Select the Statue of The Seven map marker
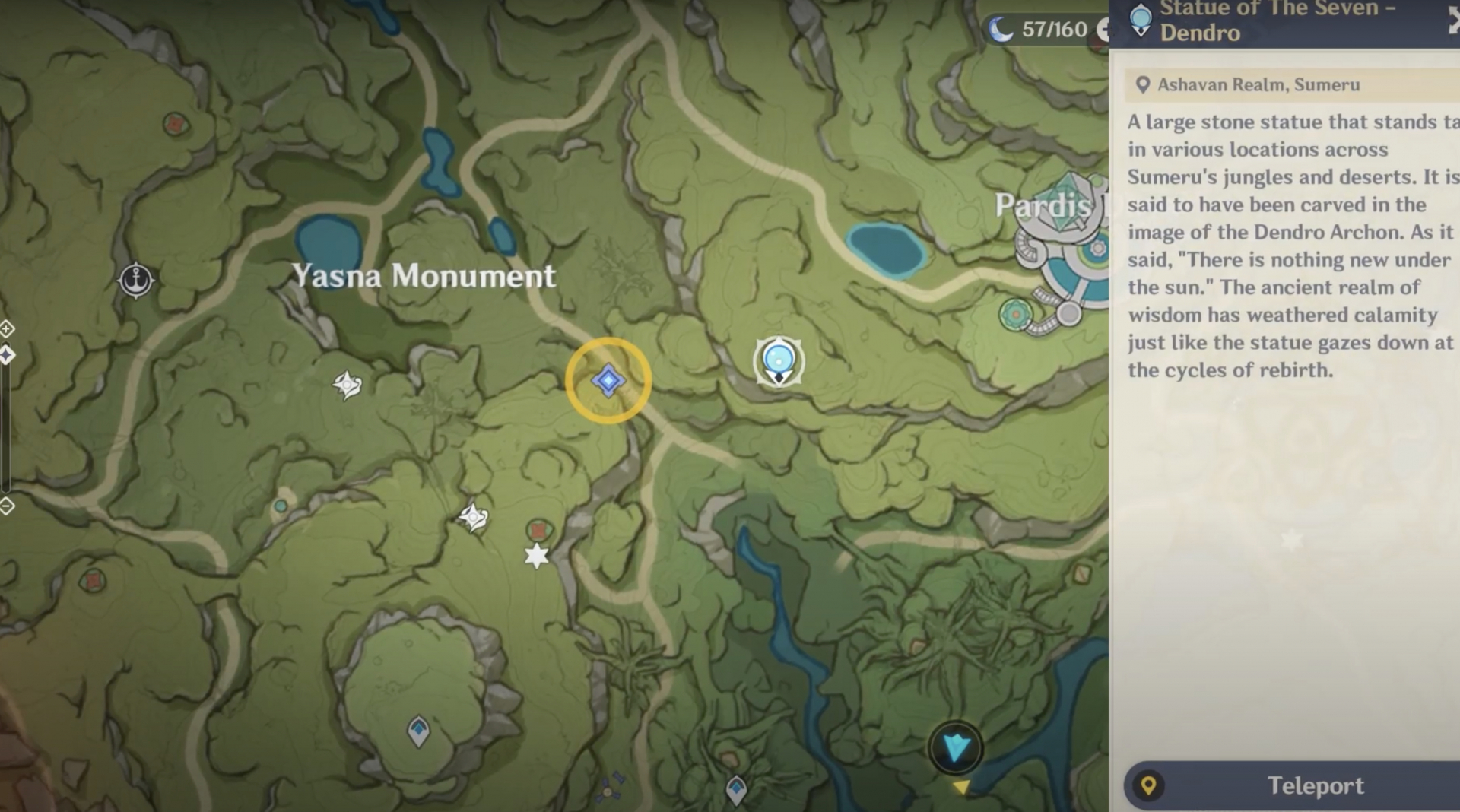This screenshot has height=812, width=1460. coord(778,361)
